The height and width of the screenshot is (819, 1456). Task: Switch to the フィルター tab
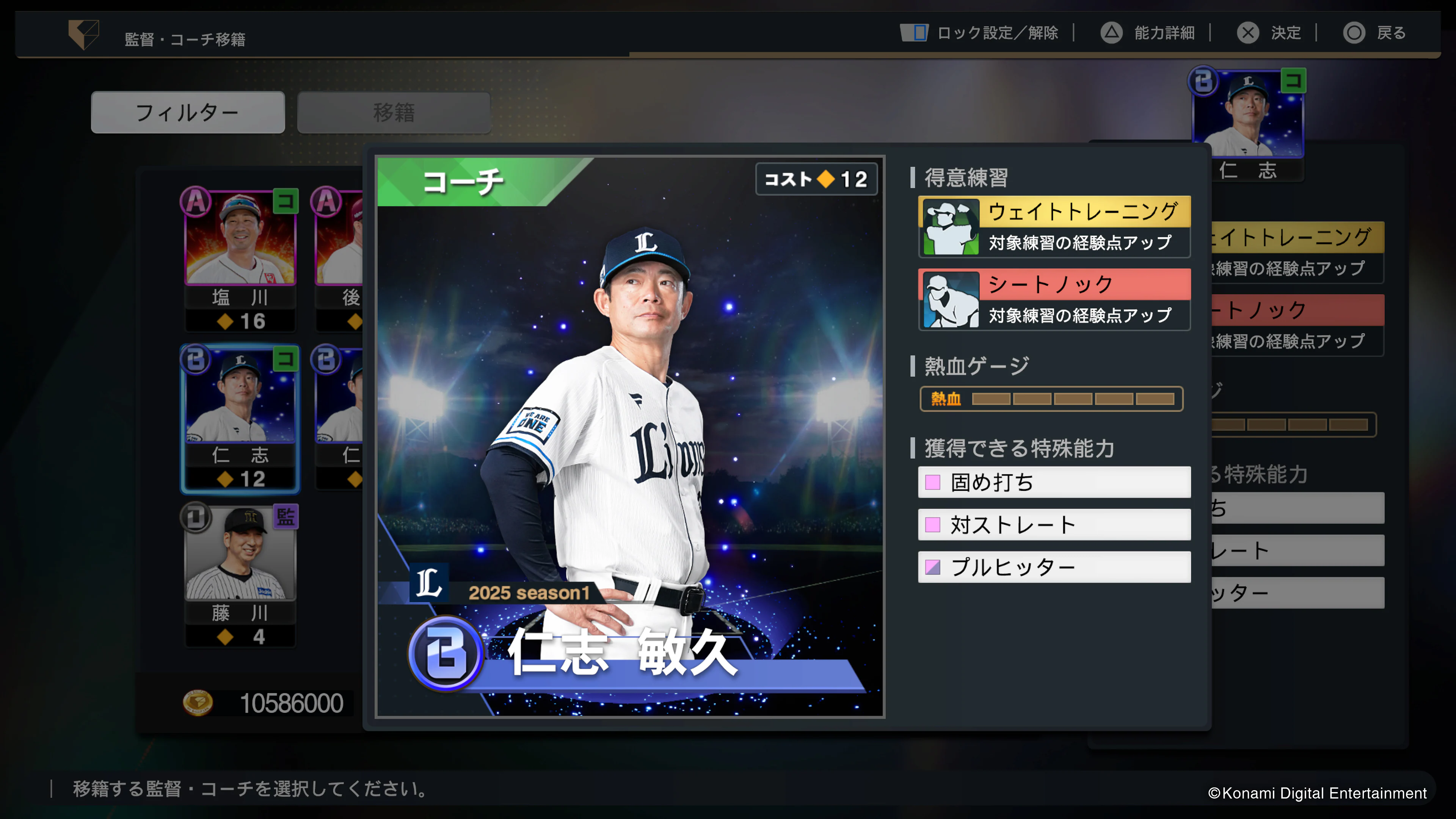coord(187,112)
